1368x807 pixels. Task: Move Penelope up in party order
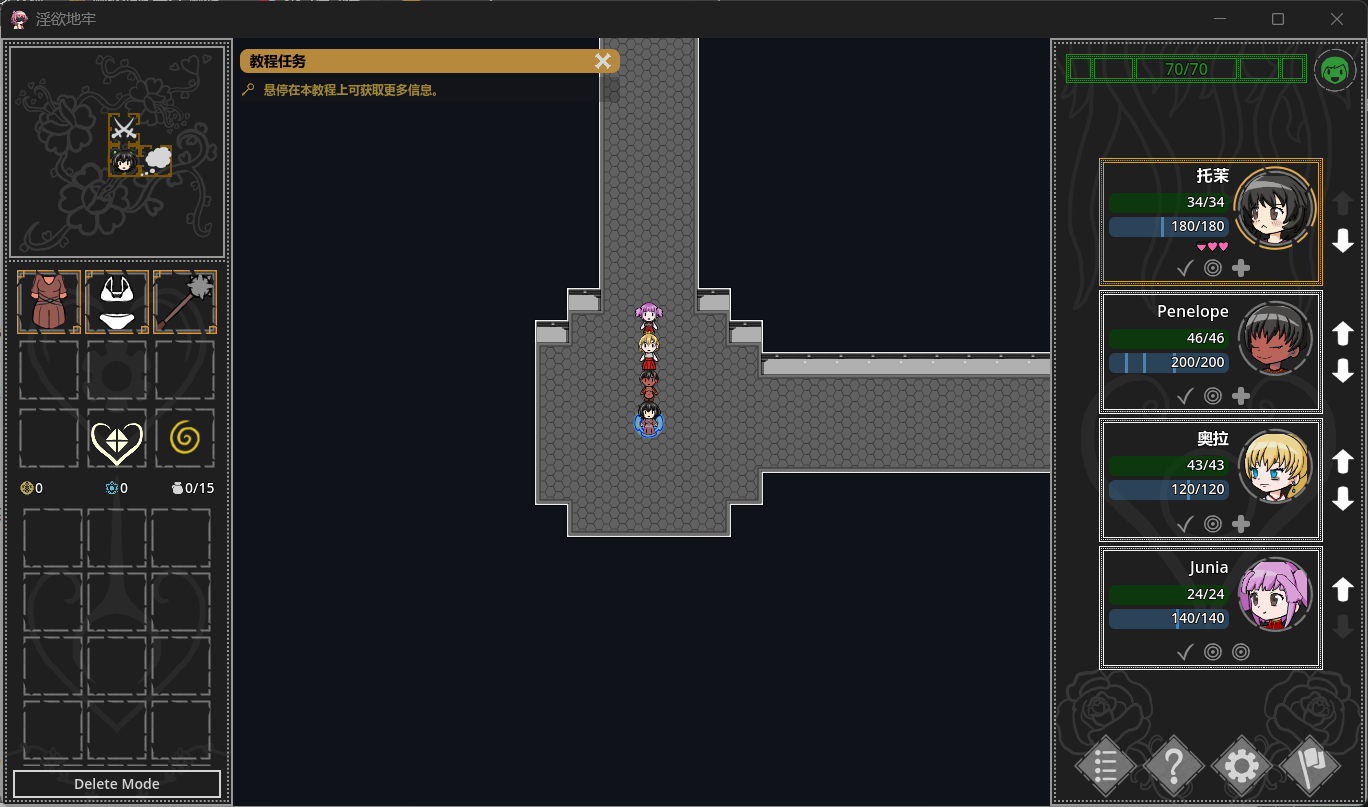point(1343,333)
